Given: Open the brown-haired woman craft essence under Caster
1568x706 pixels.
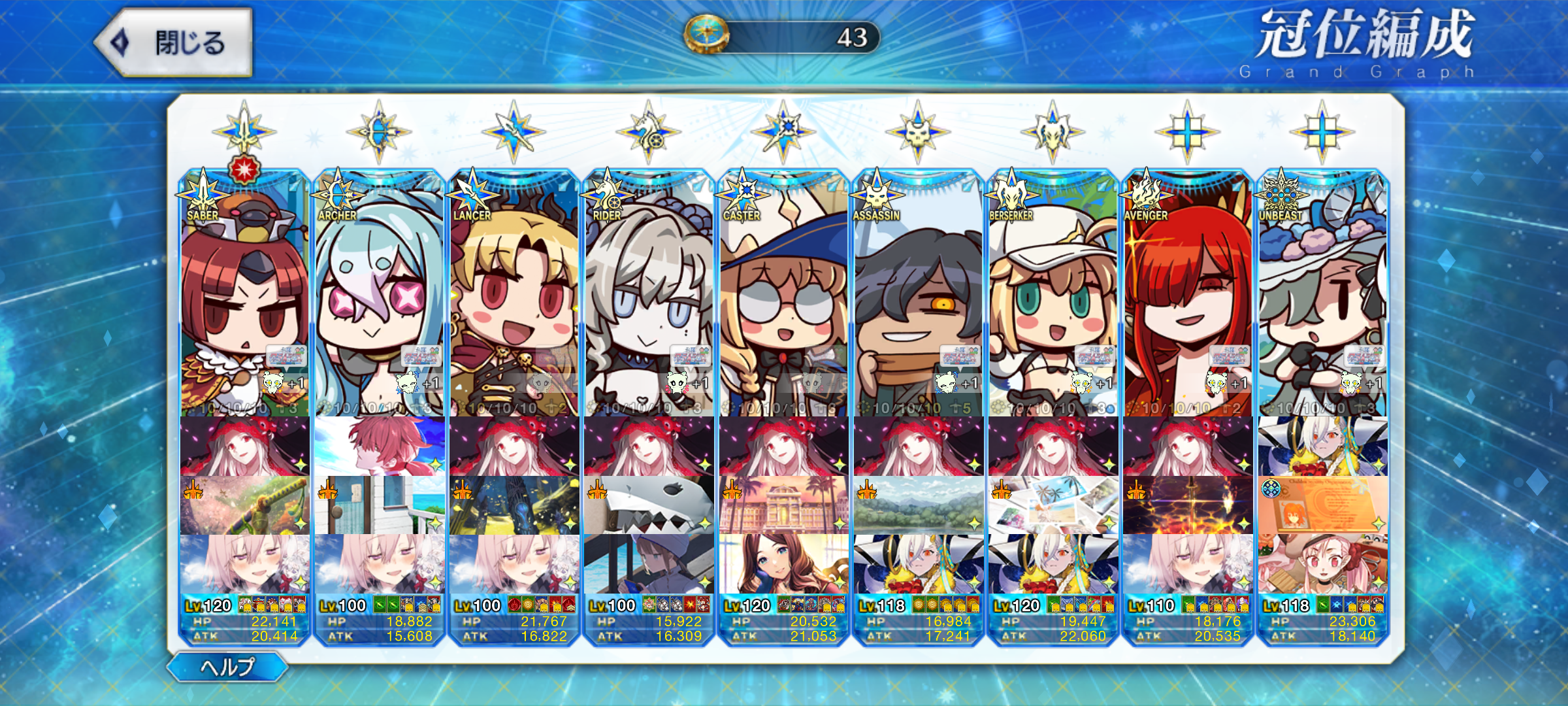Looking at the screenshot, I should (783, 563).
